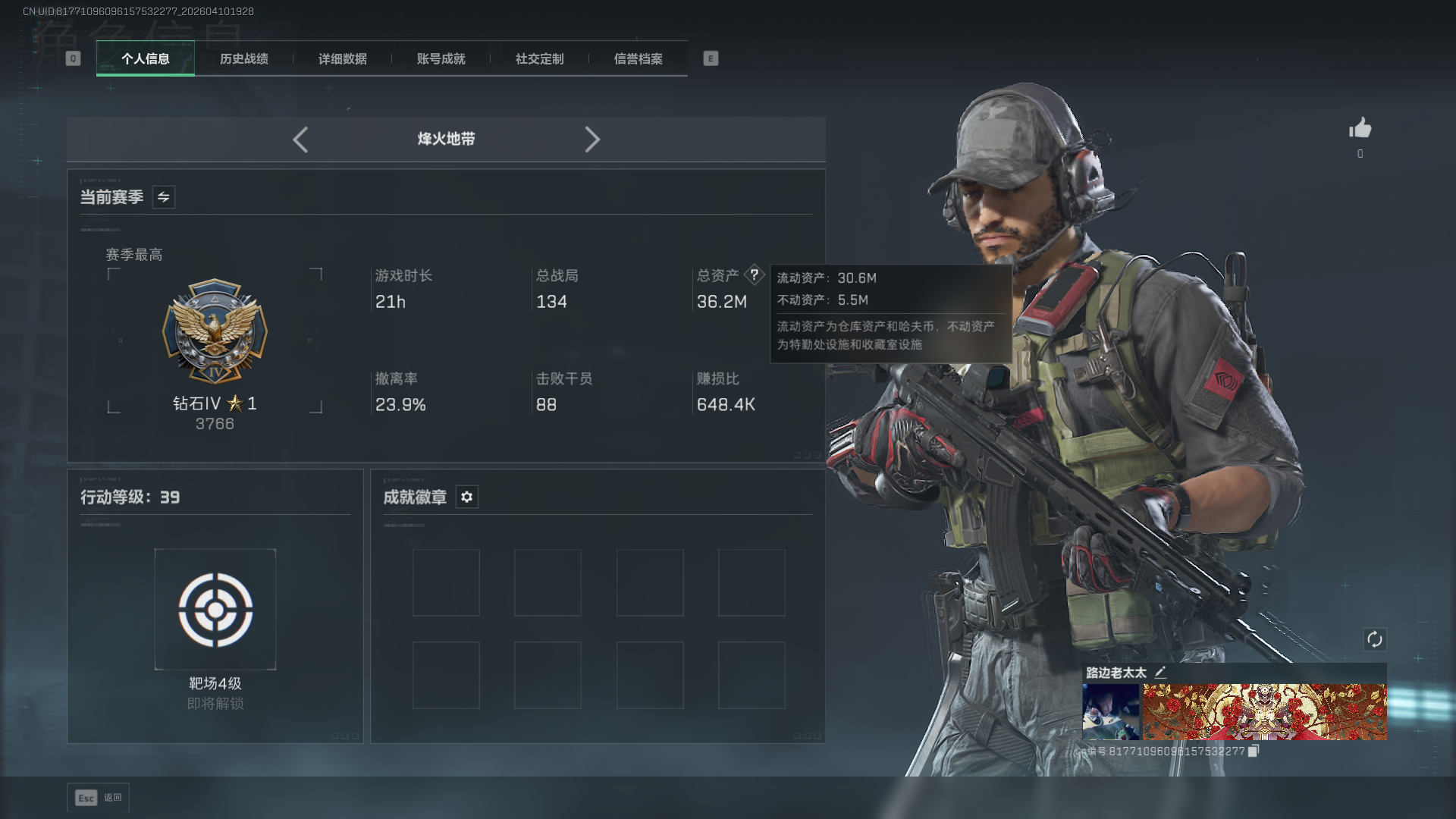Click the red floral name card banner
This screenshot has height=819, width=1456.
coord(1264,711)
